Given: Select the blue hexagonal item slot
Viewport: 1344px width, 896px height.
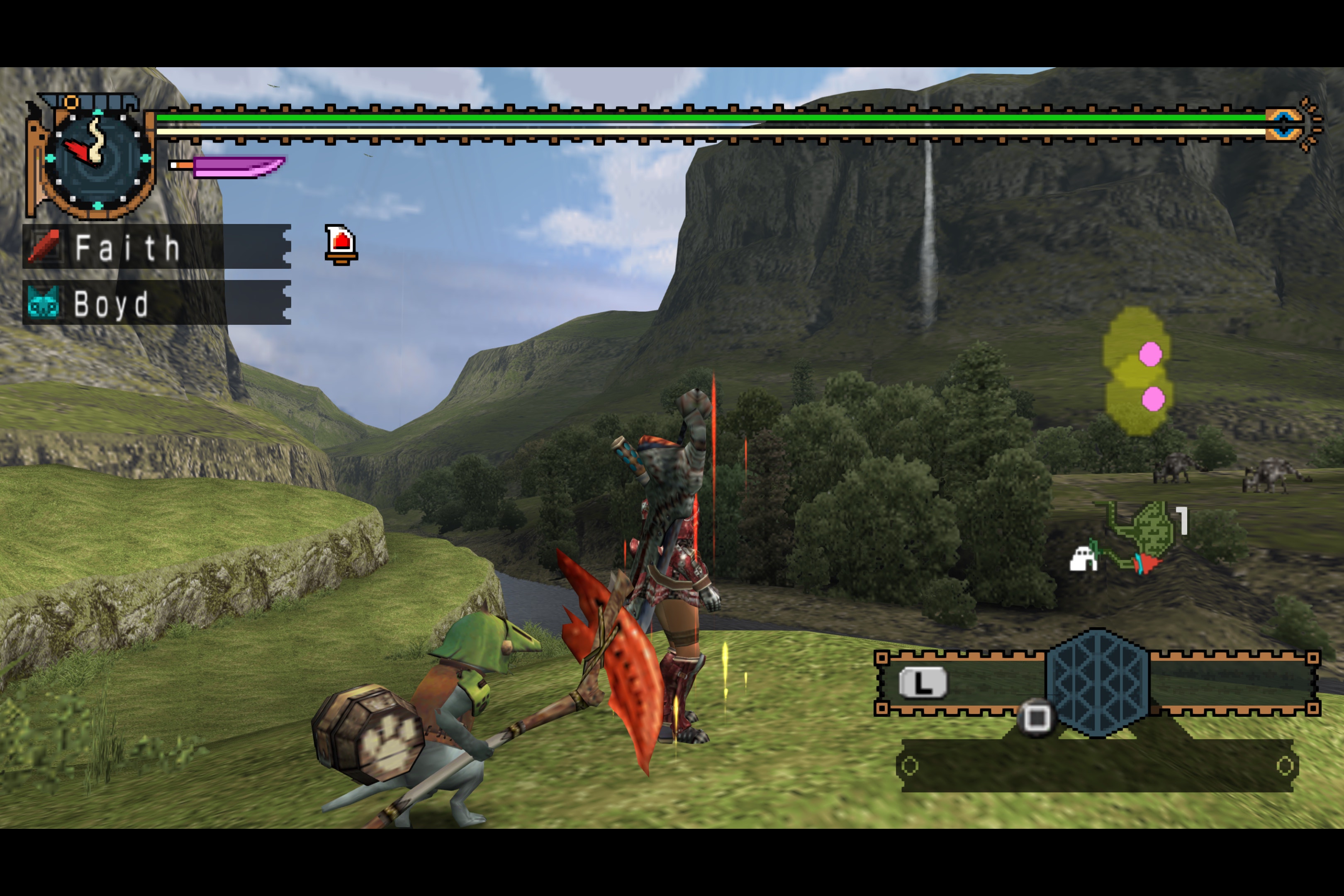Looking at the screenshot, I should (x=1097, y=683).
